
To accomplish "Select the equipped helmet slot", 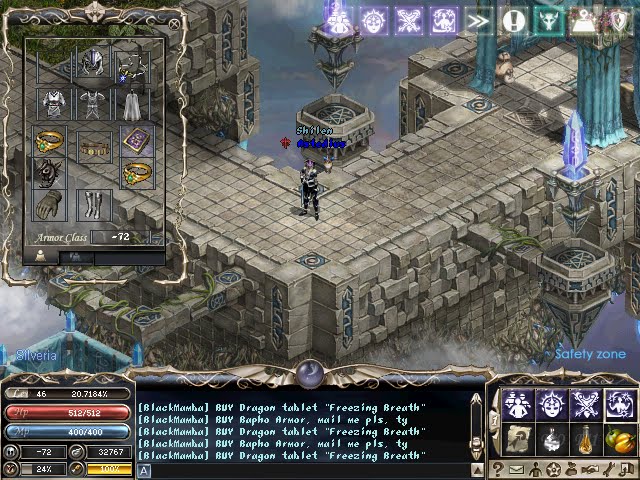I will (94, 63).
